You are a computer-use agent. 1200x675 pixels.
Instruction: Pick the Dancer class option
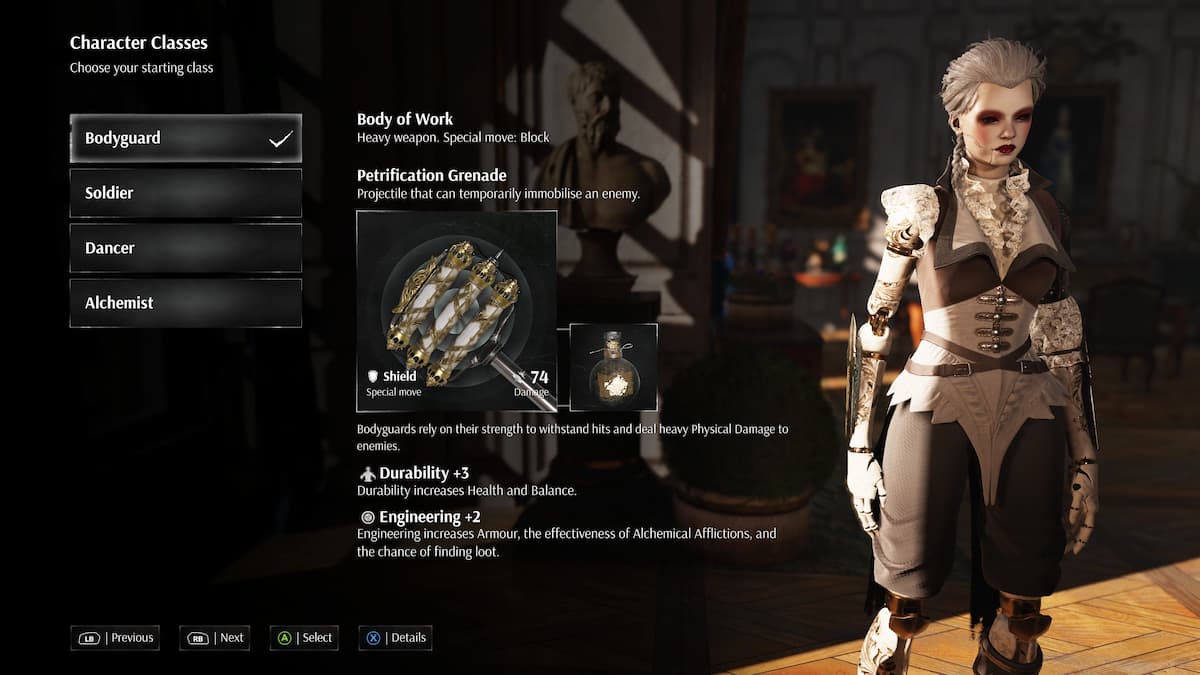pyautogui.click(x=185, y=248)
